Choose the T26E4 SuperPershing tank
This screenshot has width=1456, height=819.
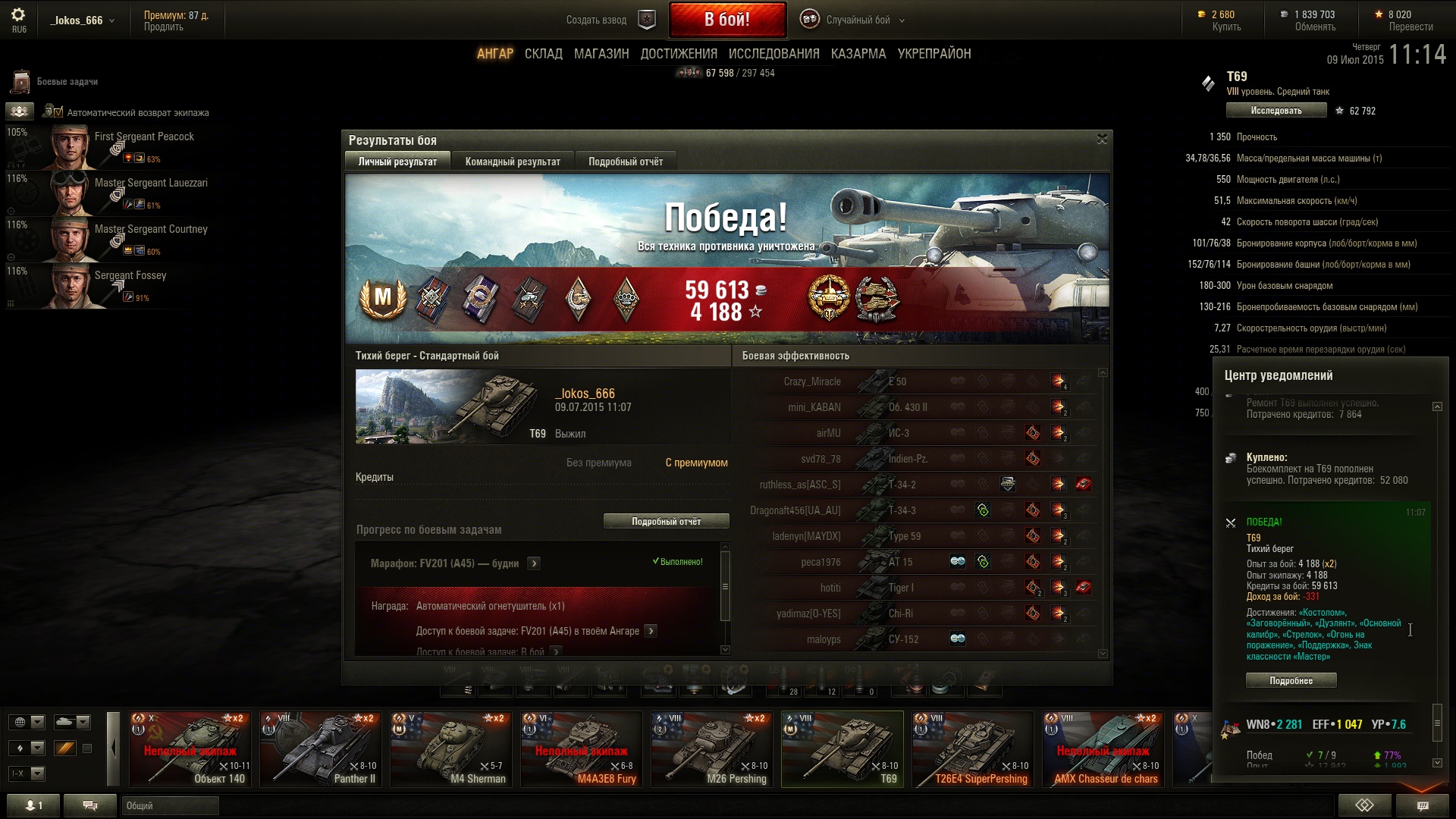[973, 748]
